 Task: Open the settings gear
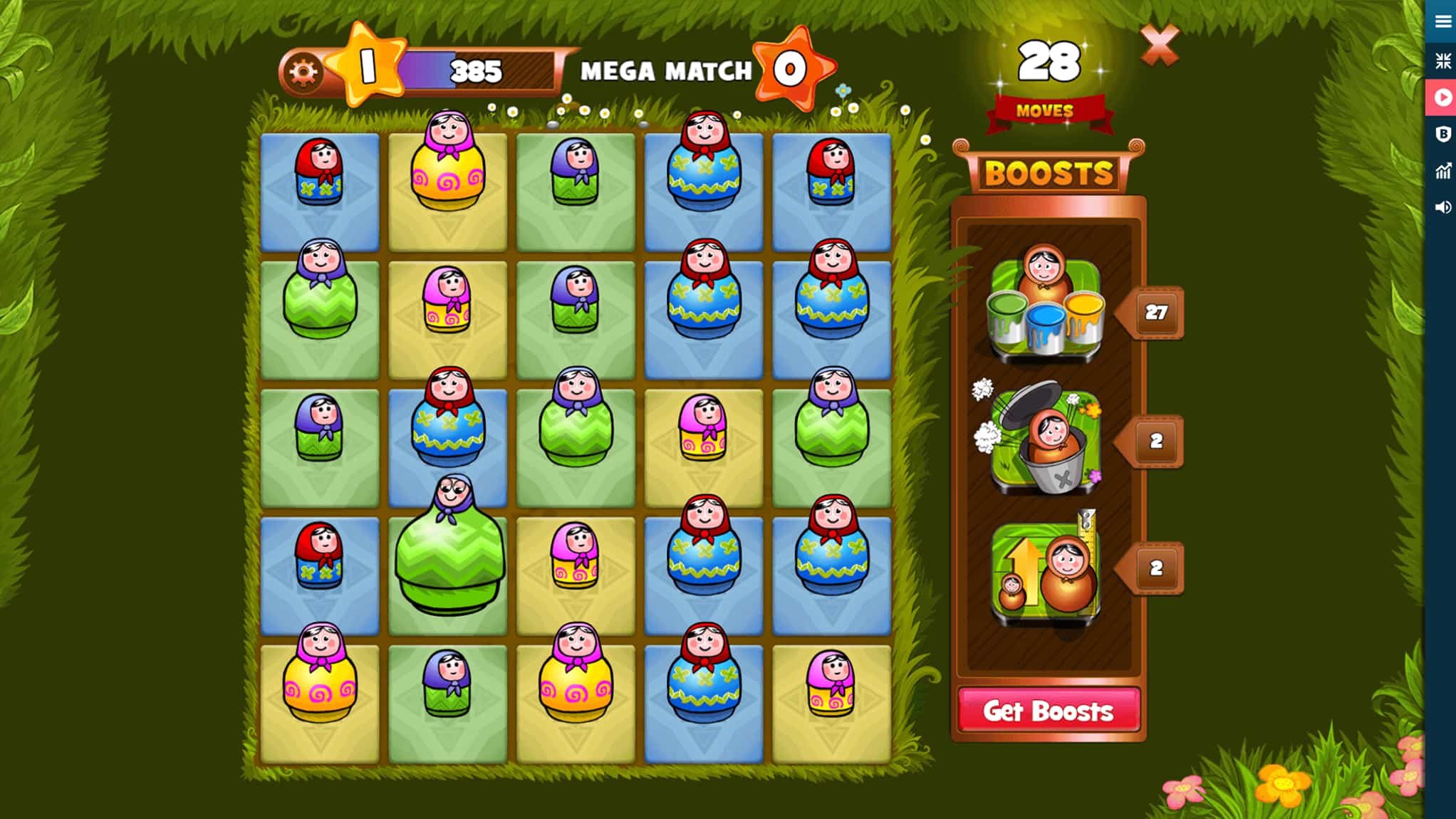[305, 71]
